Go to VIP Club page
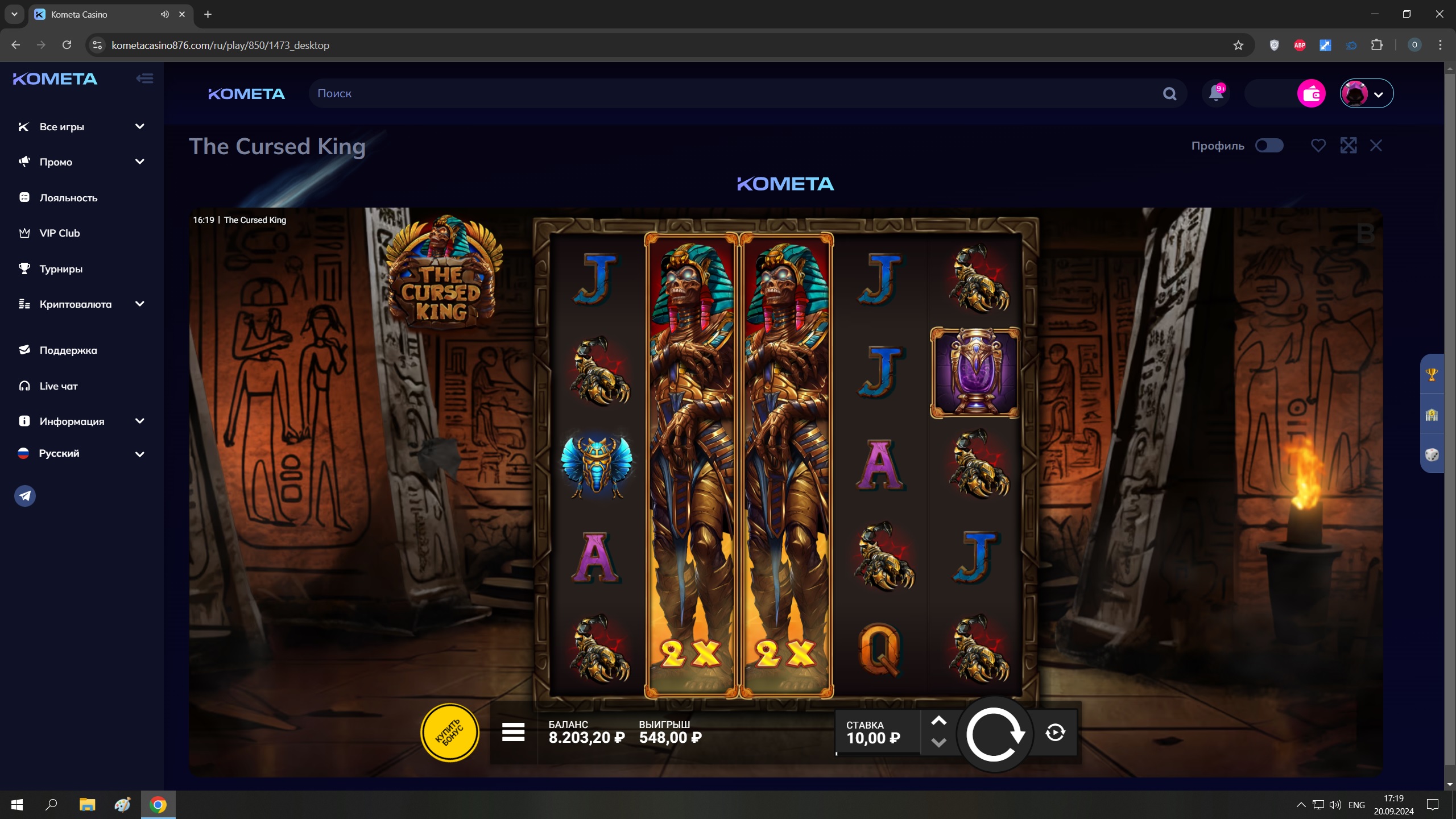The width and height of the screenshot is (1456, 819). click(x=60, y=233)
